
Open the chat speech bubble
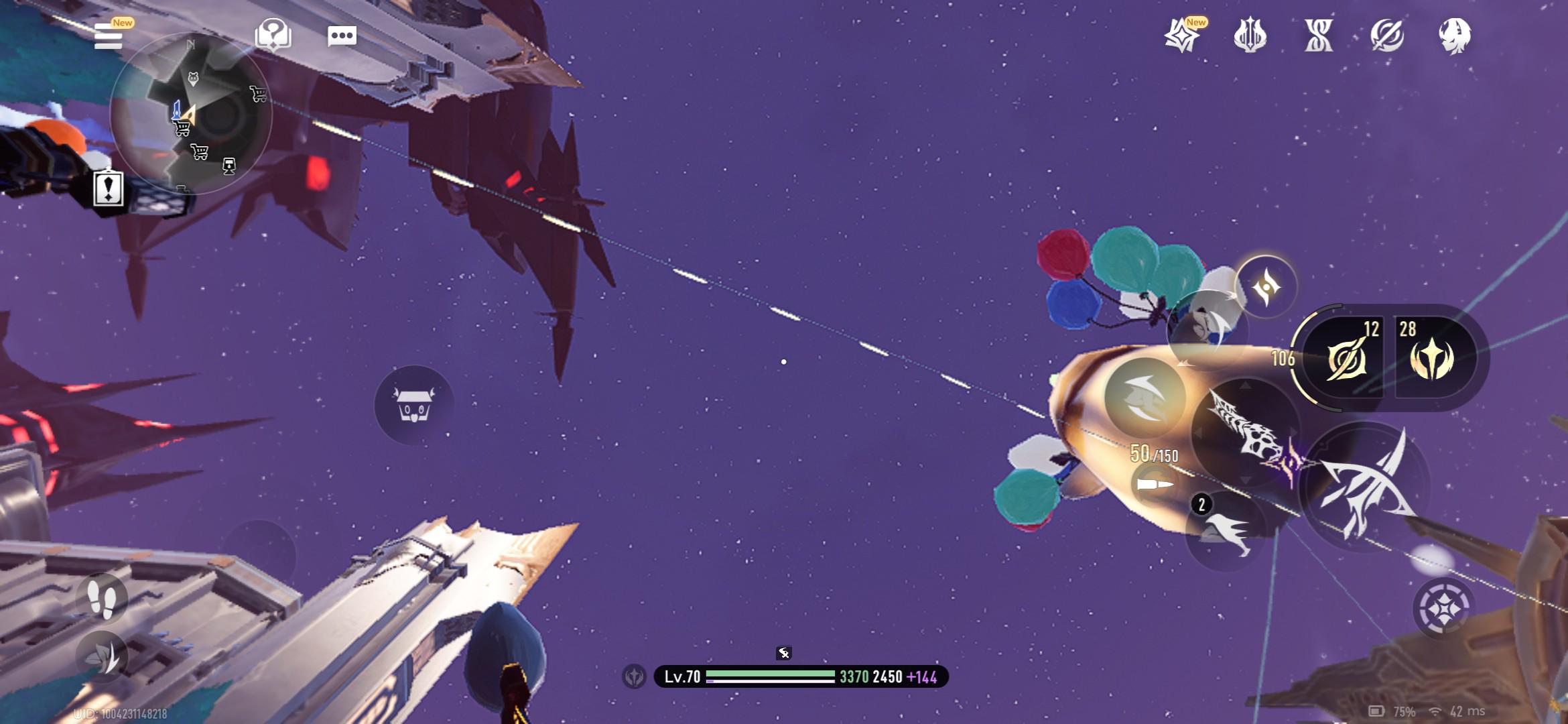click(x=342, y=36)
